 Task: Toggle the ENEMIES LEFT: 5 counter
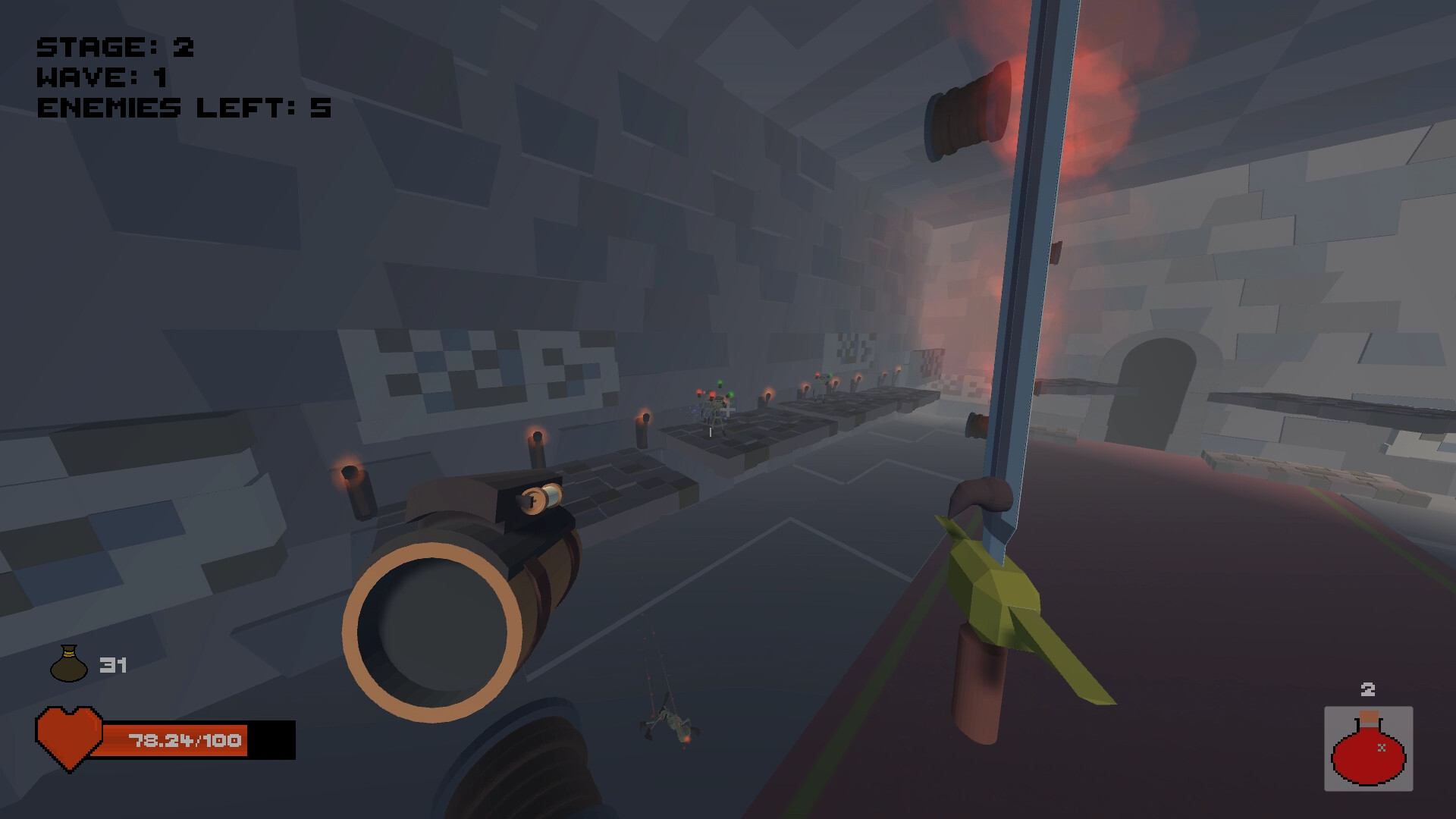pyautogui.click(x=186, y=108)
